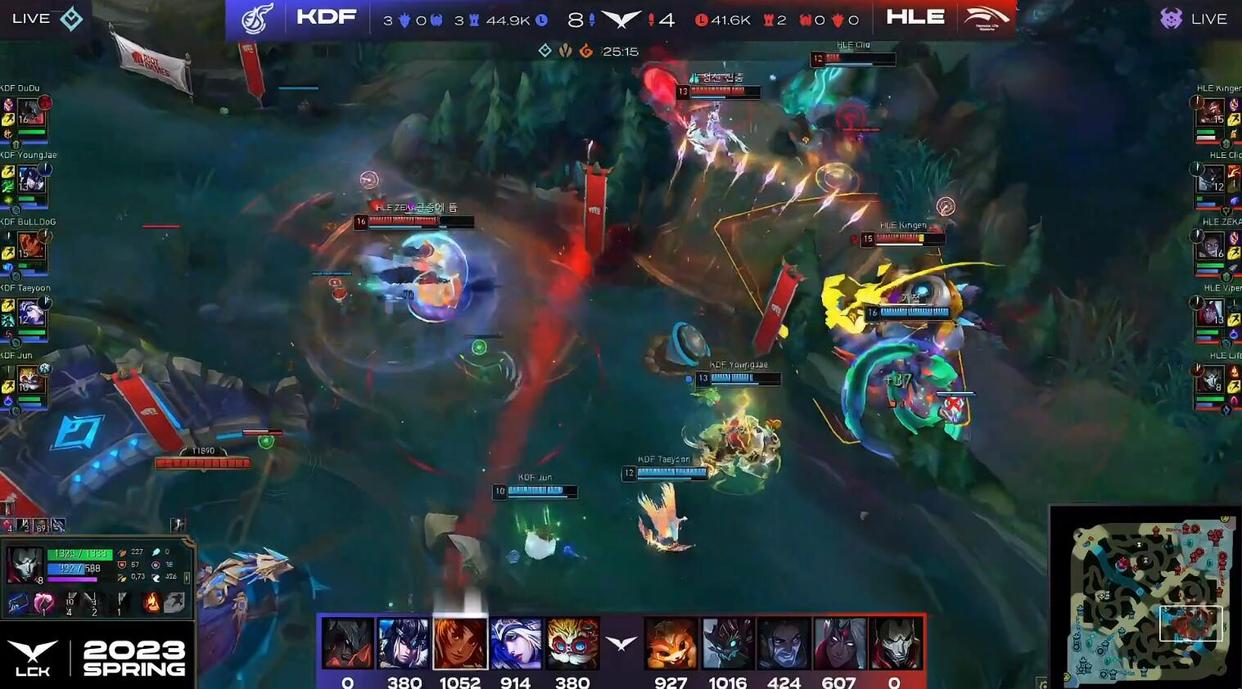
Task: Focus on KDF Taeyoon's champion portrait
Action: pyautogui.click(x=30, y=313)
